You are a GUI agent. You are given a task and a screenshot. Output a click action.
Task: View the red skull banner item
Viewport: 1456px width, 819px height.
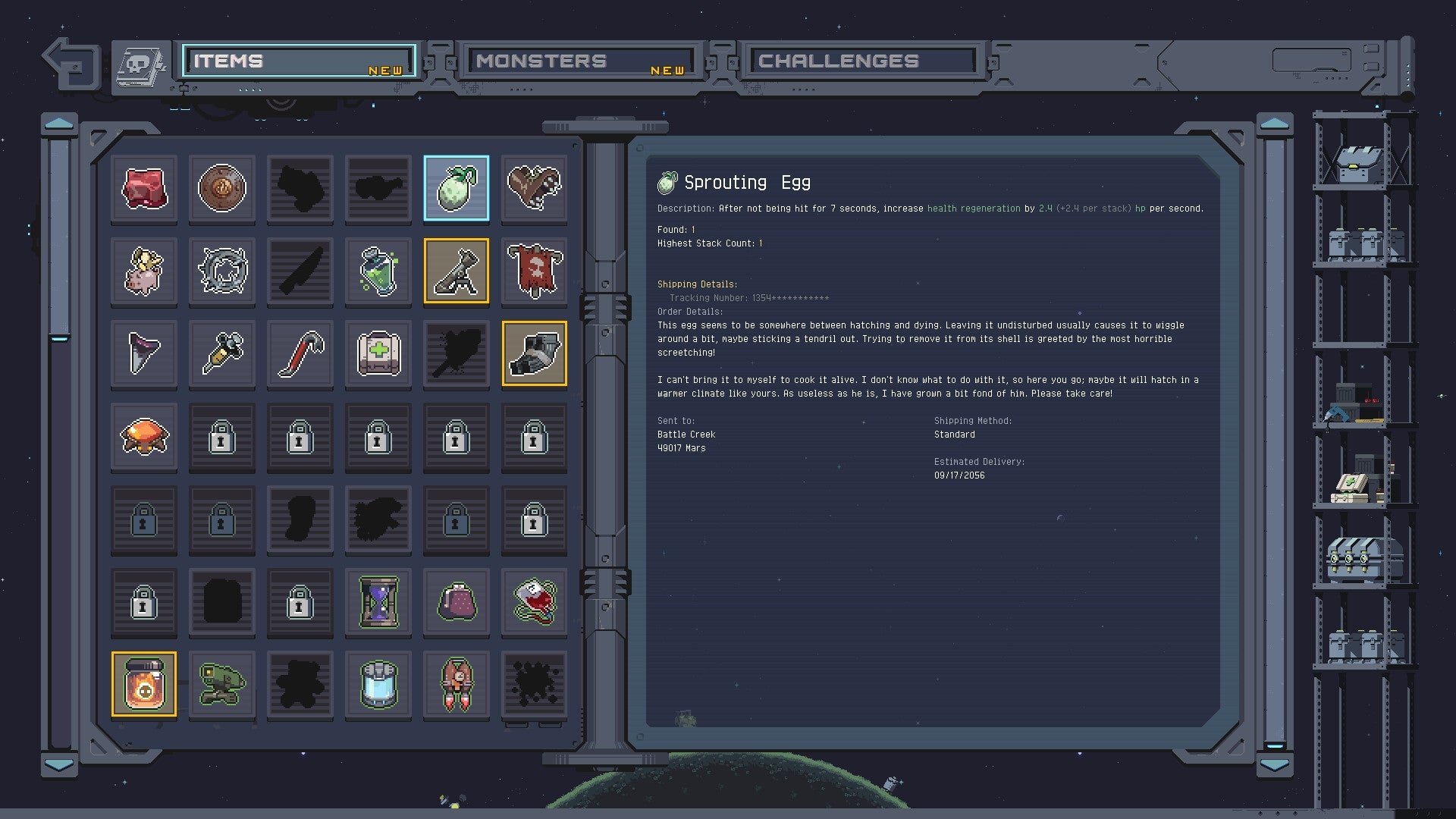point(535,271)
